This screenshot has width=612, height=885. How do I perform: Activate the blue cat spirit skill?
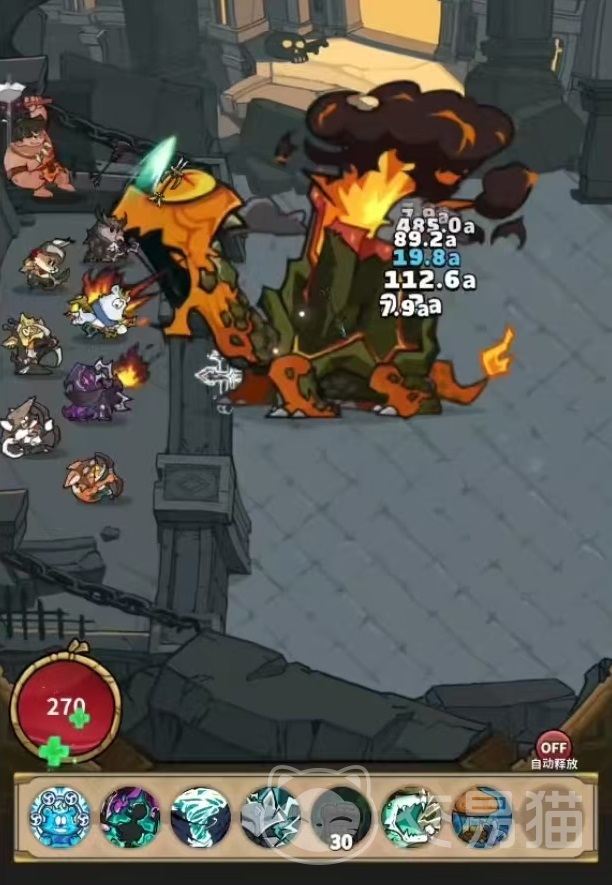coord(60,817)
